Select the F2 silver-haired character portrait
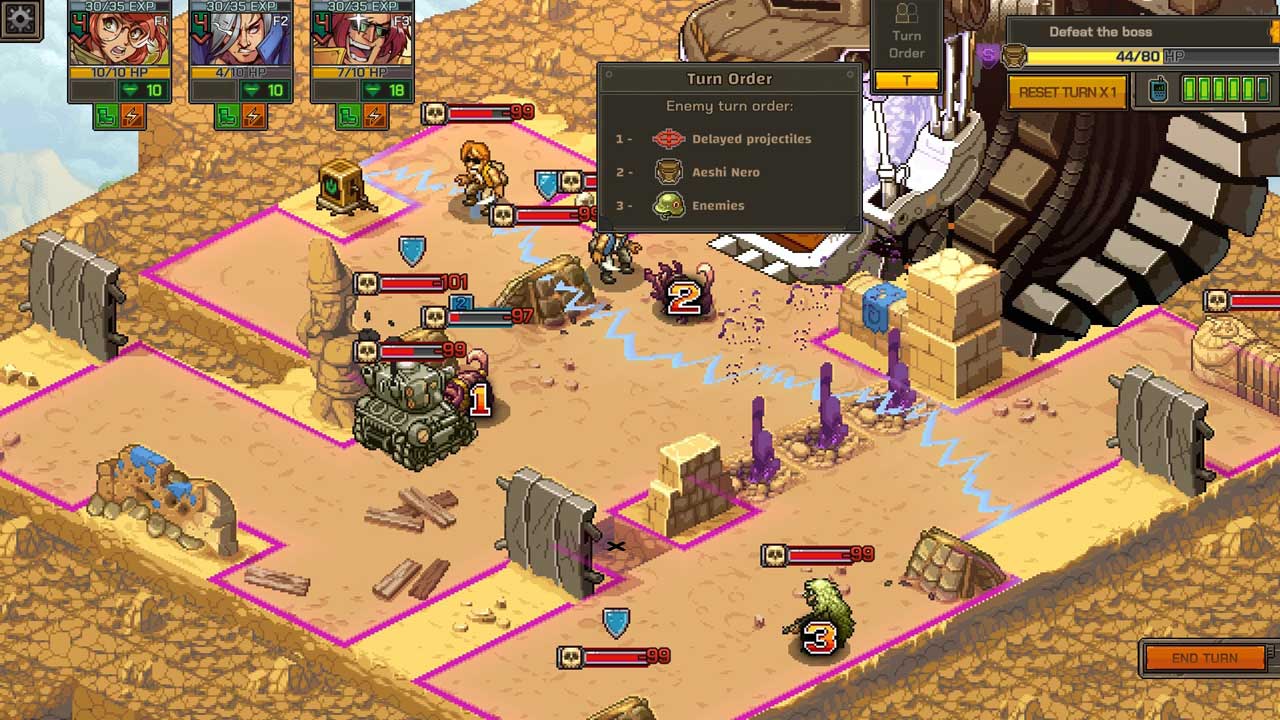The height and width of the screenshot is (720, 1280). [x=240, y=40]
